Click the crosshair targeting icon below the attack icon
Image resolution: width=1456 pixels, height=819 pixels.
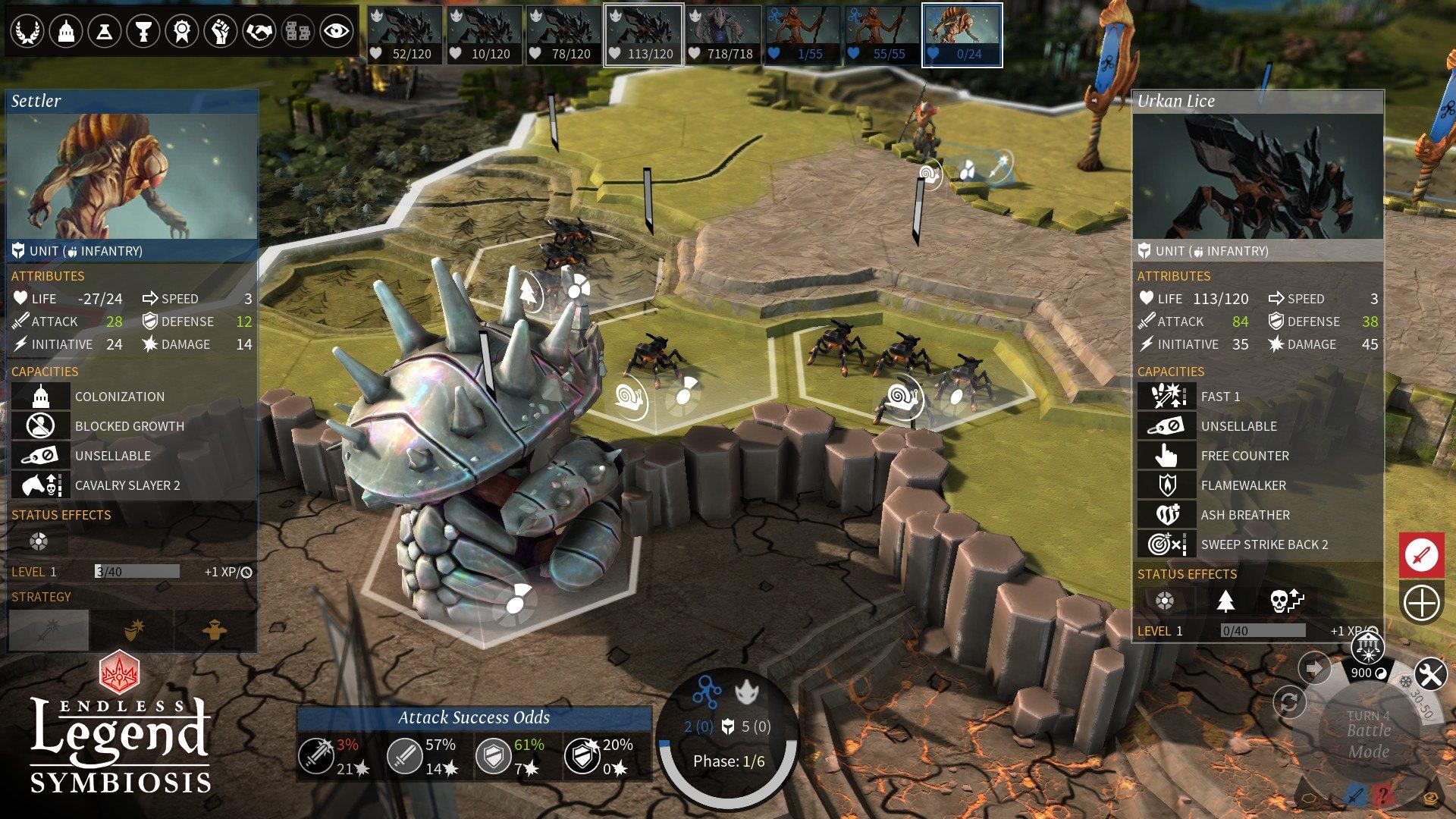coord(1421,604)
